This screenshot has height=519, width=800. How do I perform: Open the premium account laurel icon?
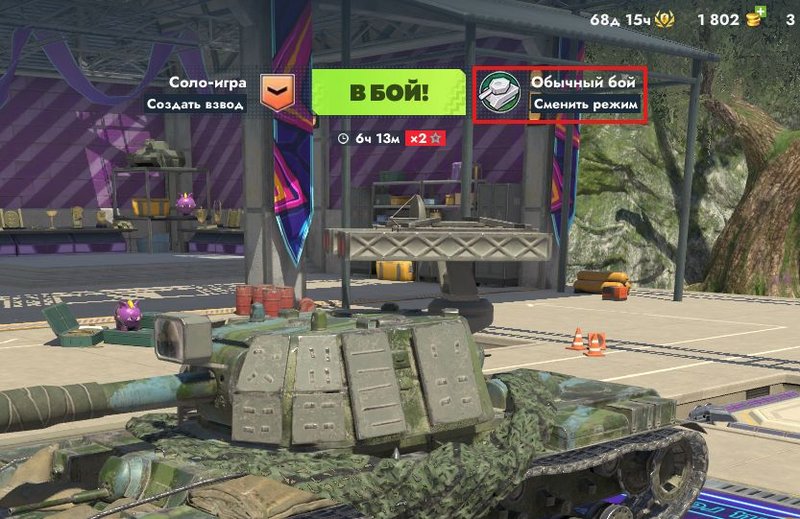[x=664, y=19]
